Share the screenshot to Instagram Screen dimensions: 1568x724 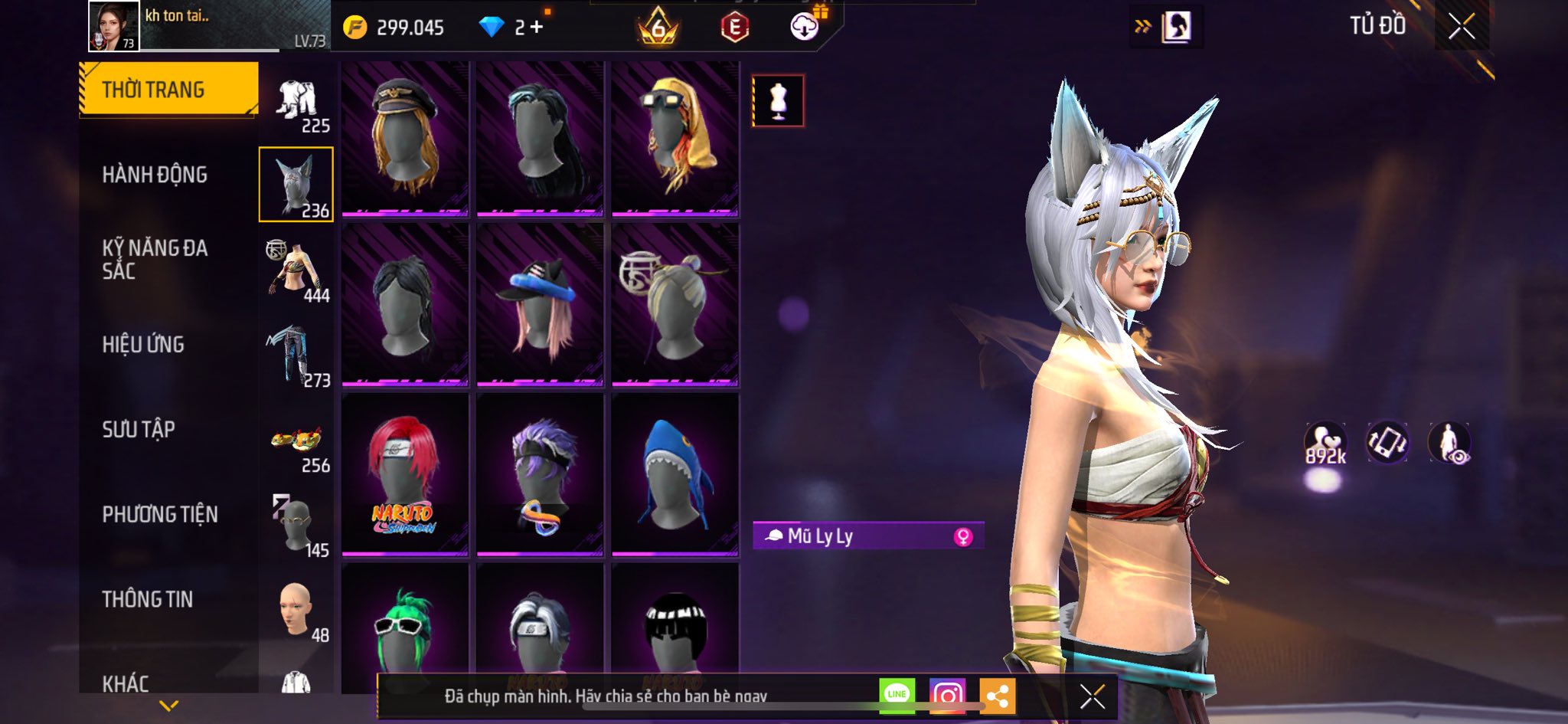947,695
